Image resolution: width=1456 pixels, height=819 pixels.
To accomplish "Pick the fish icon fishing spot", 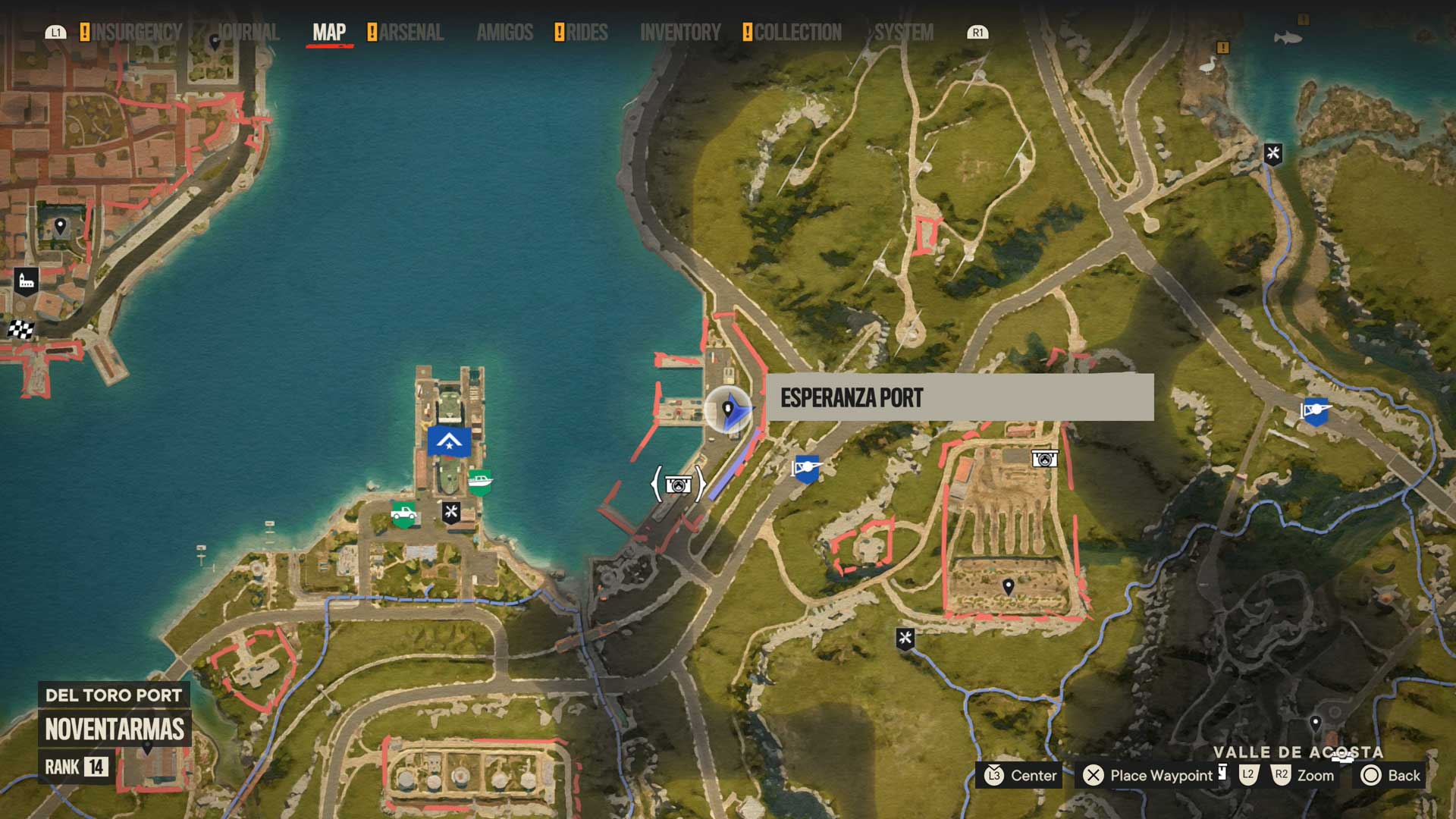I will tap(1288, 37).
